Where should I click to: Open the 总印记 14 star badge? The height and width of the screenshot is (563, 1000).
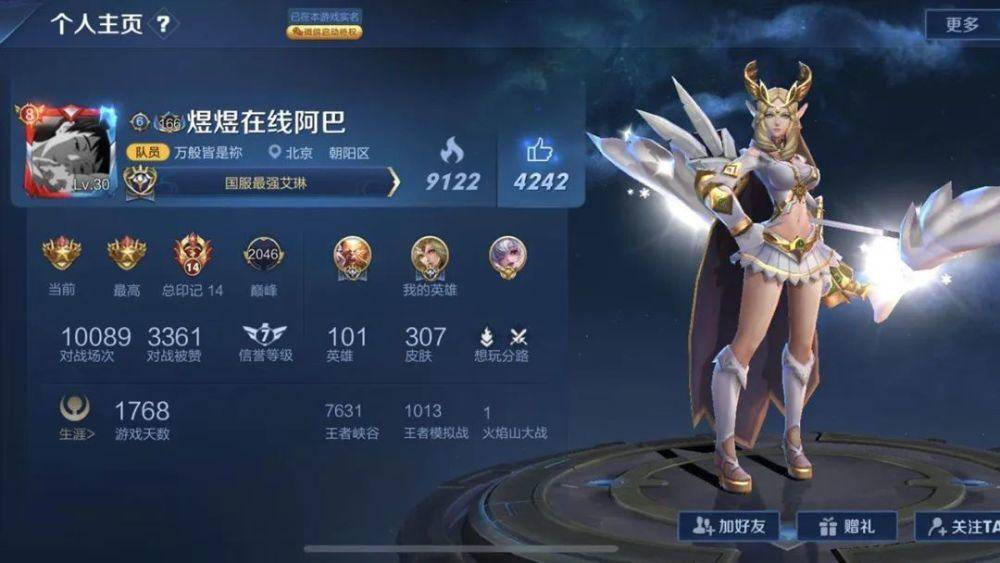tap(192, 255)
